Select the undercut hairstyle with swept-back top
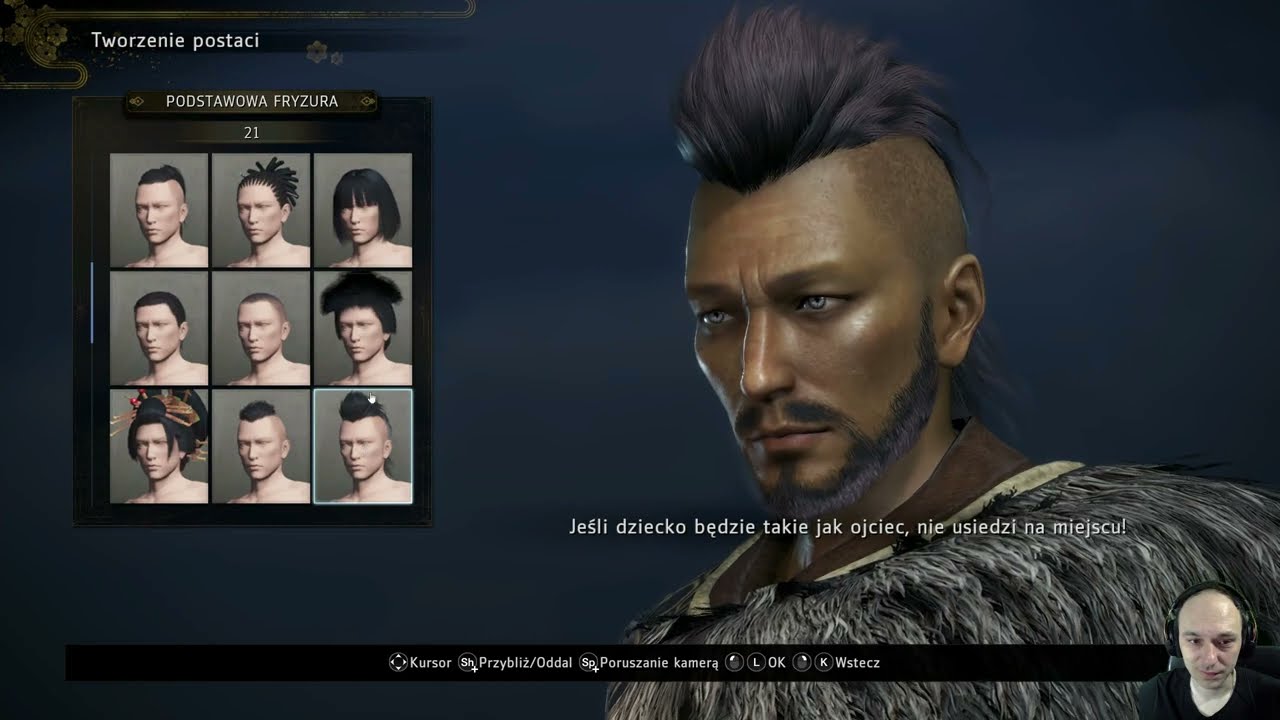 click(x=159, y=210)
